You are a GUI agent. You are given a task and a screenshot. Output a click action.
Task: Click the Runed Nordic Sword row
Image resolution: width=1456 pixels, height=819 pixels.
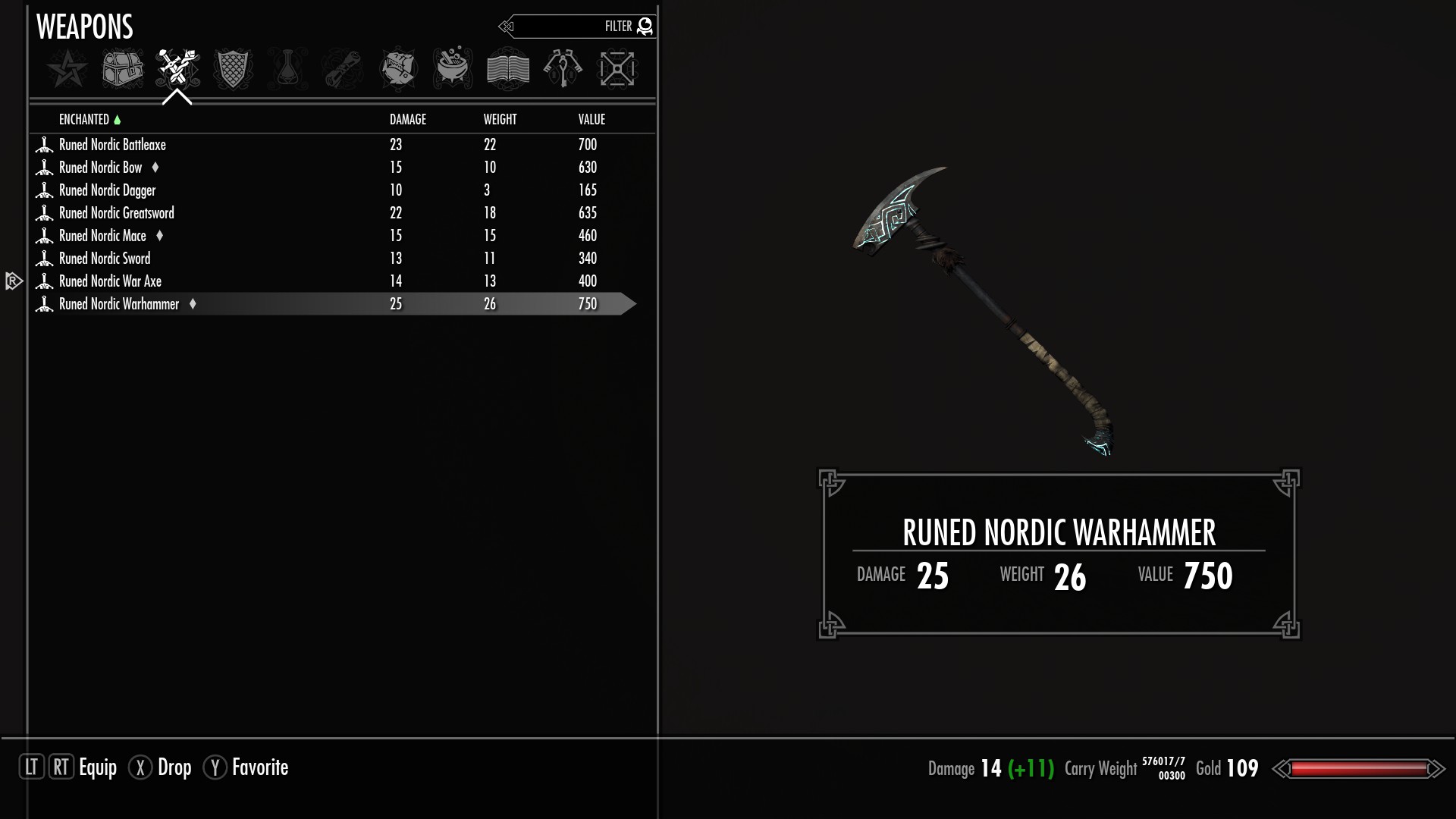coord(105,259)
